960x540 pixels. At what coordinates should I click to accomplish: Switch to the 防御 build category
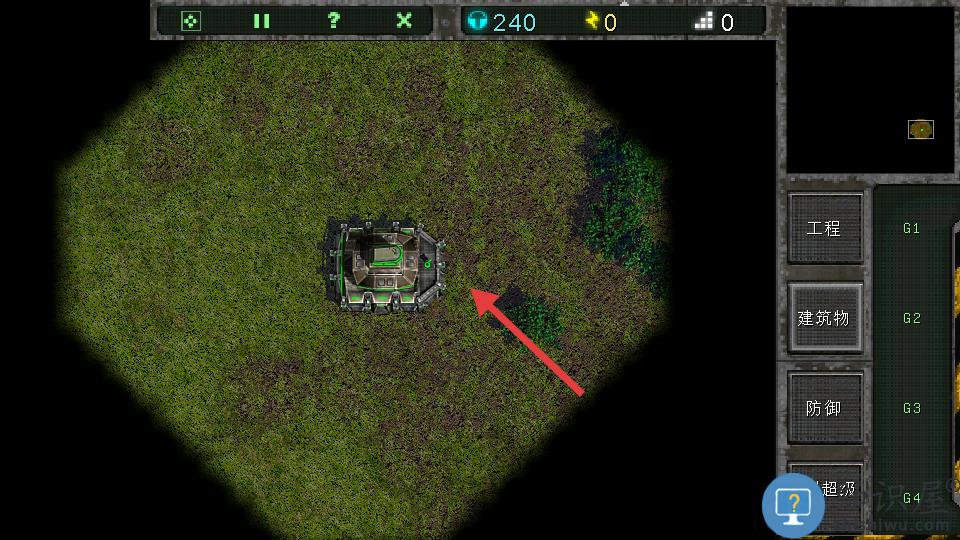[824, 408]
